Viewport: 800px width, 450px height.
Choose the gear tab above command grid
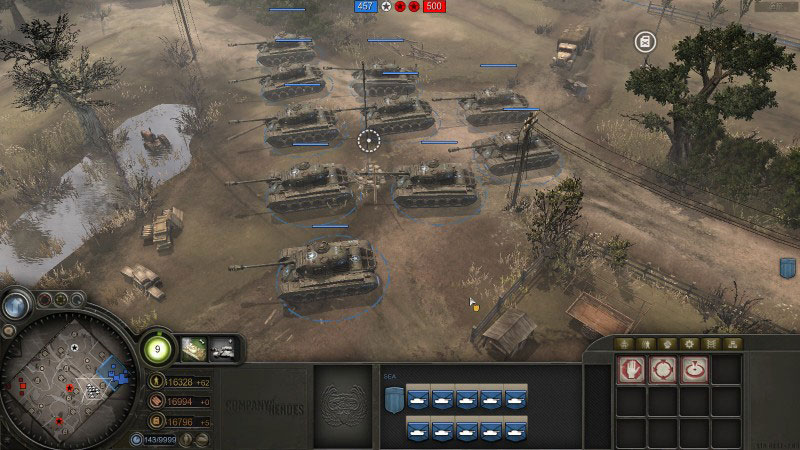pyautogui.click(x=691, y=343)
